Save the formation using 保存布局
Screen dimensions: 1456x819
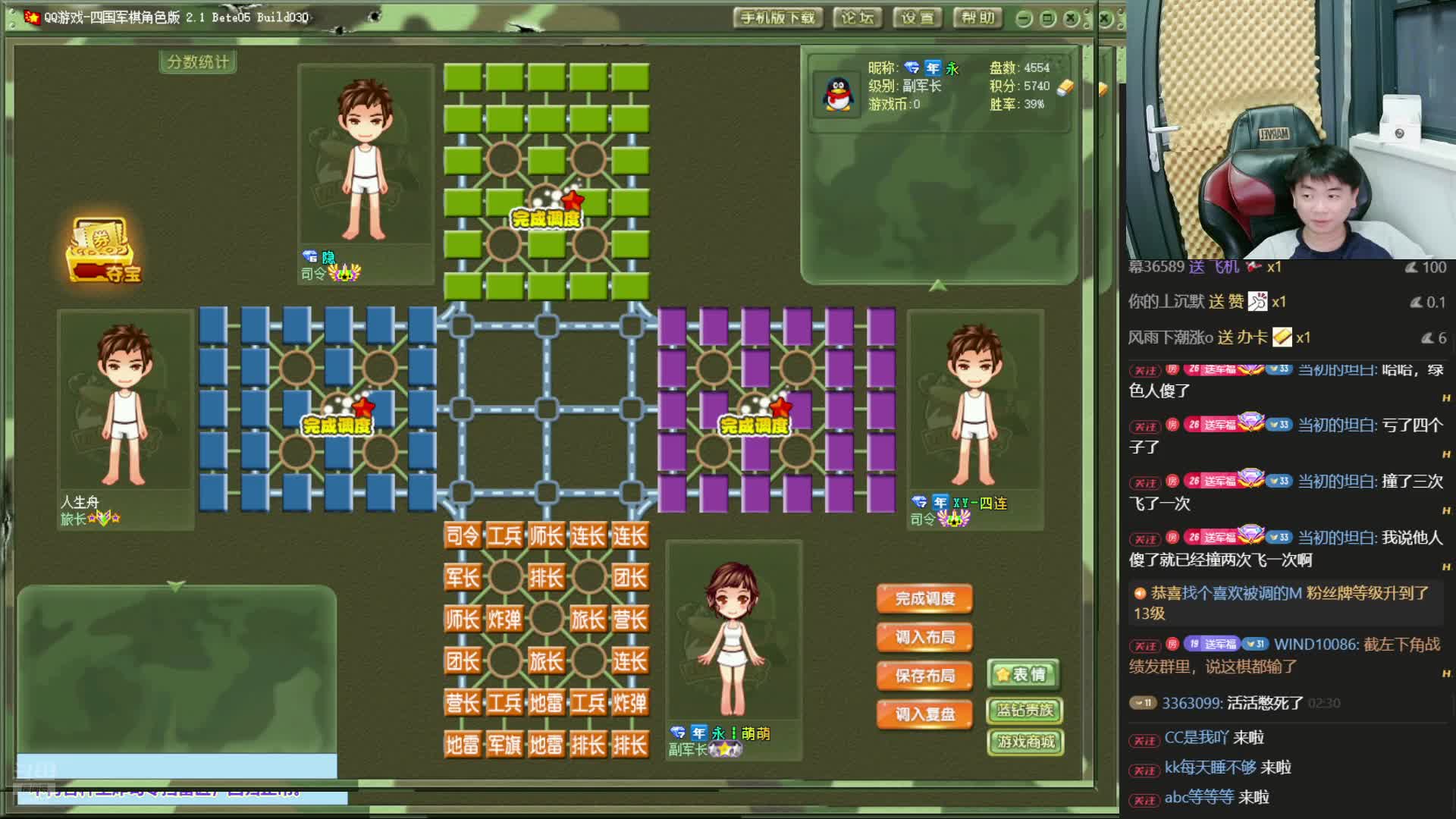pyautogui.click(x=924, y=676)
